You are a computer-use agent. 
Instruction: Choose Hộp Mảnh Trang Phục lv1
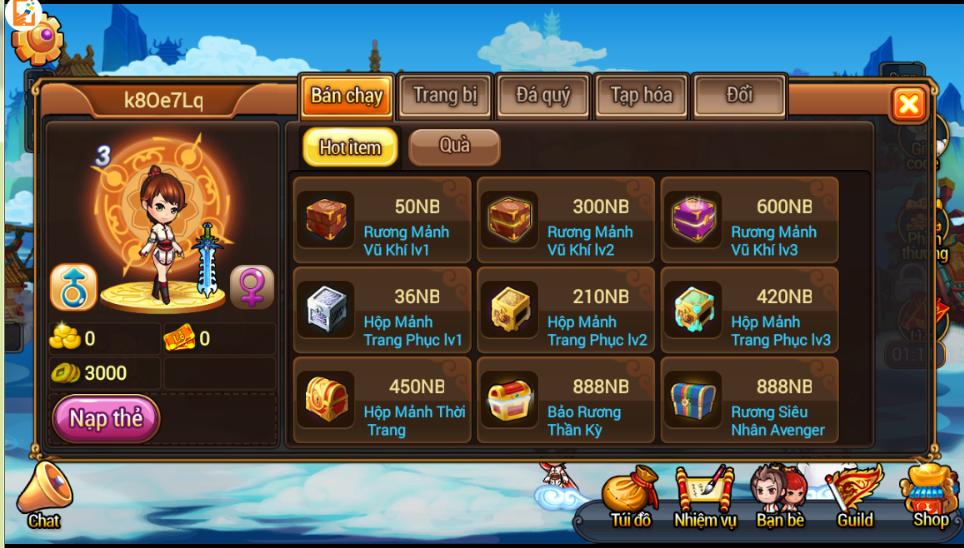click(382, 311)
